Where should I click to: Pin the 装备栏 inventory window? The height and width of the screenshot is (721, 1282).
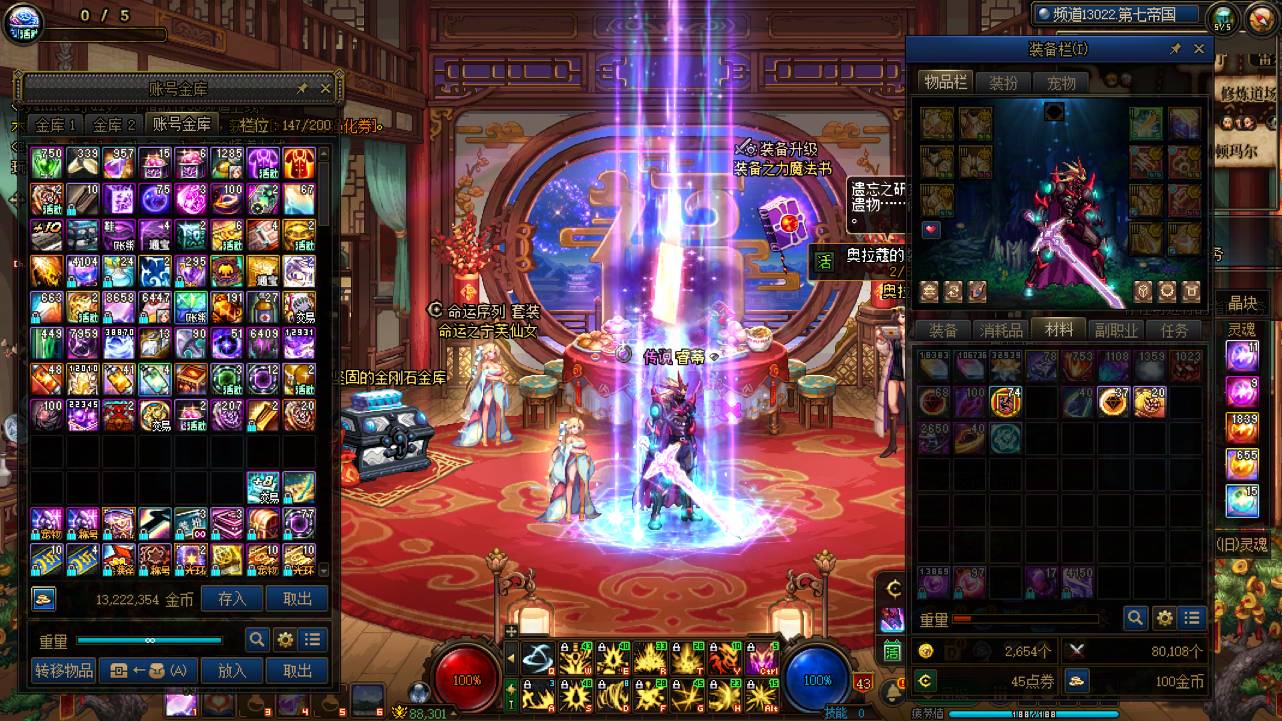click(1176, 49)
